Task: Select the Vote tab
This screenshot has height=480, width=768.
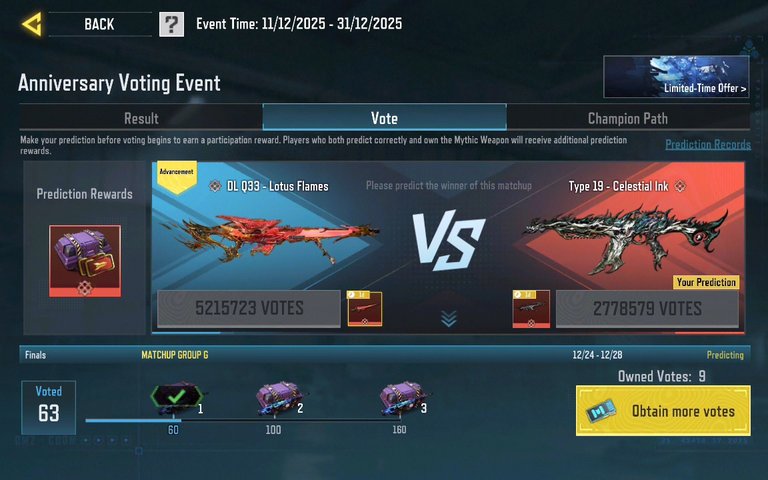Action: (x=384, y=118)
